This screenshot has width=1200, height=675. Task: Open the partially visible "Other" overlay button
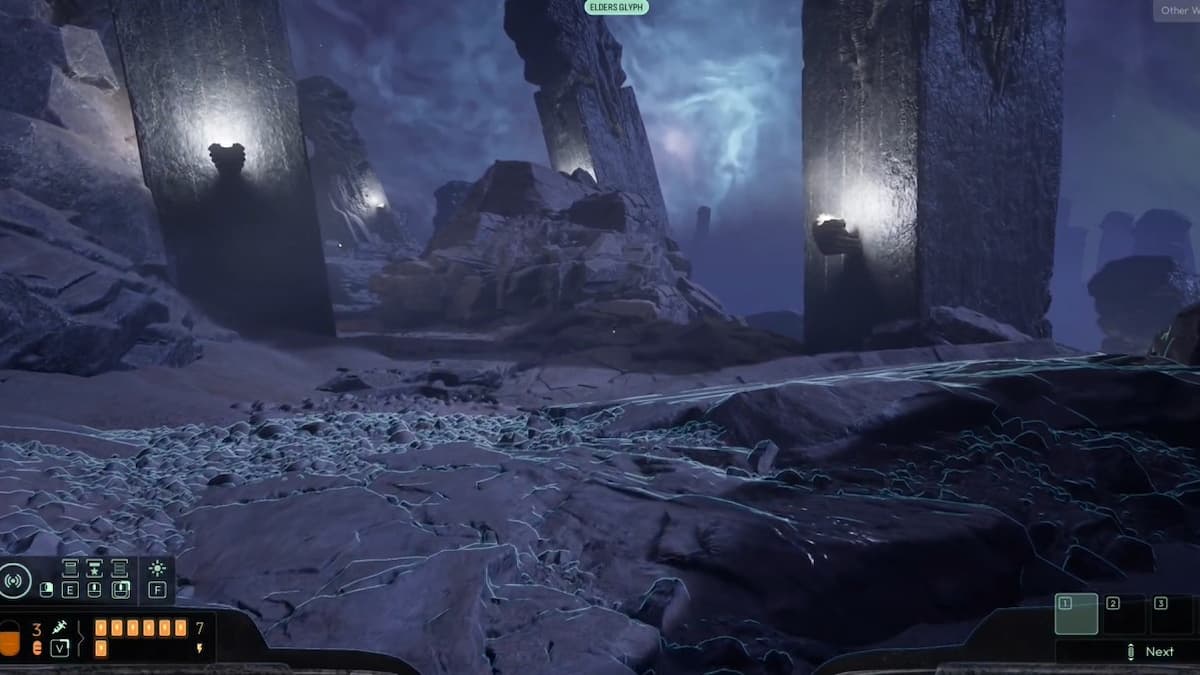pos(1175,11)
